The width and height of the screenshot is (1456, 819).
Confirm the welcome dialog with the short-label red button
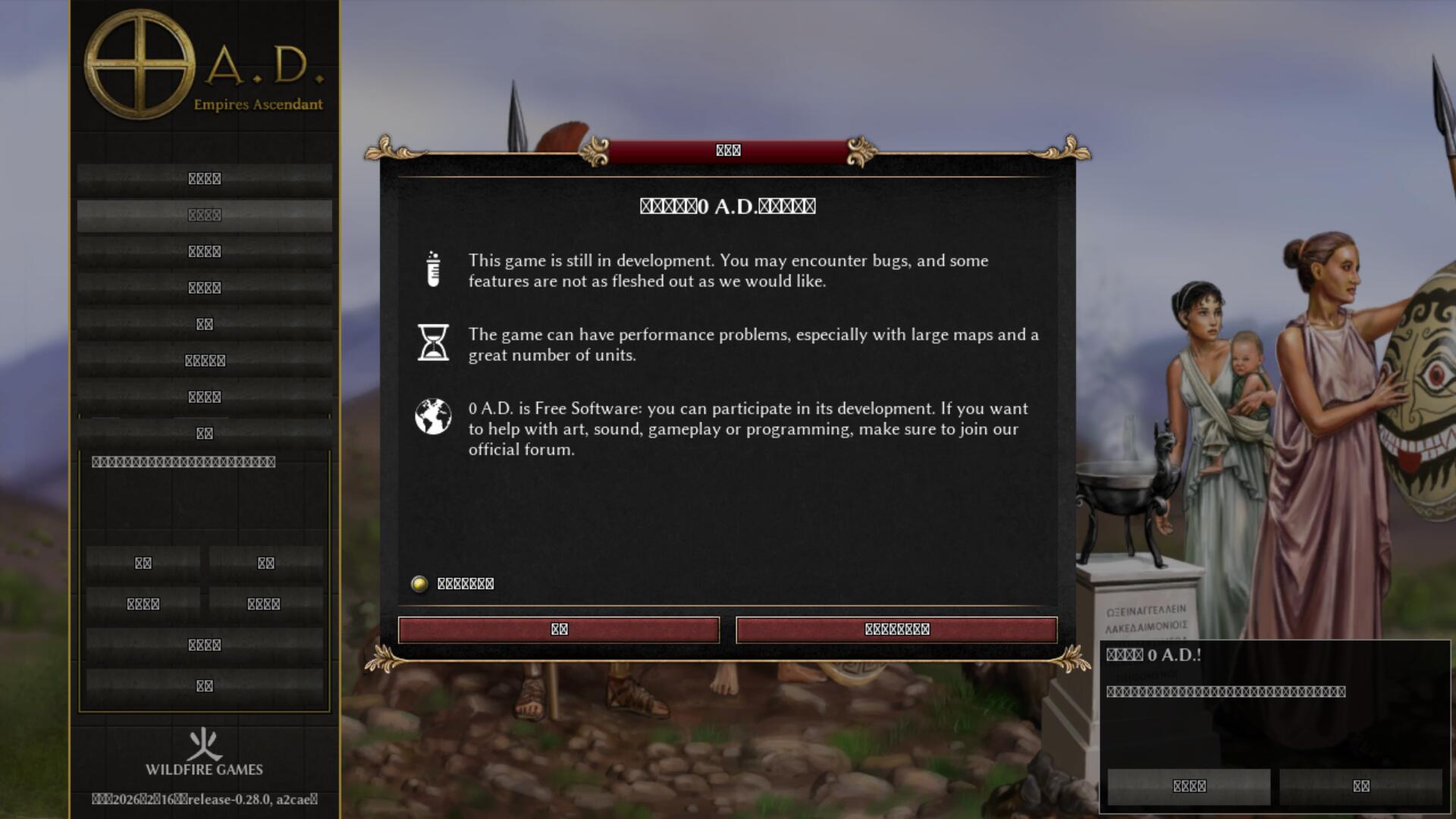click(x=559, y=629)
